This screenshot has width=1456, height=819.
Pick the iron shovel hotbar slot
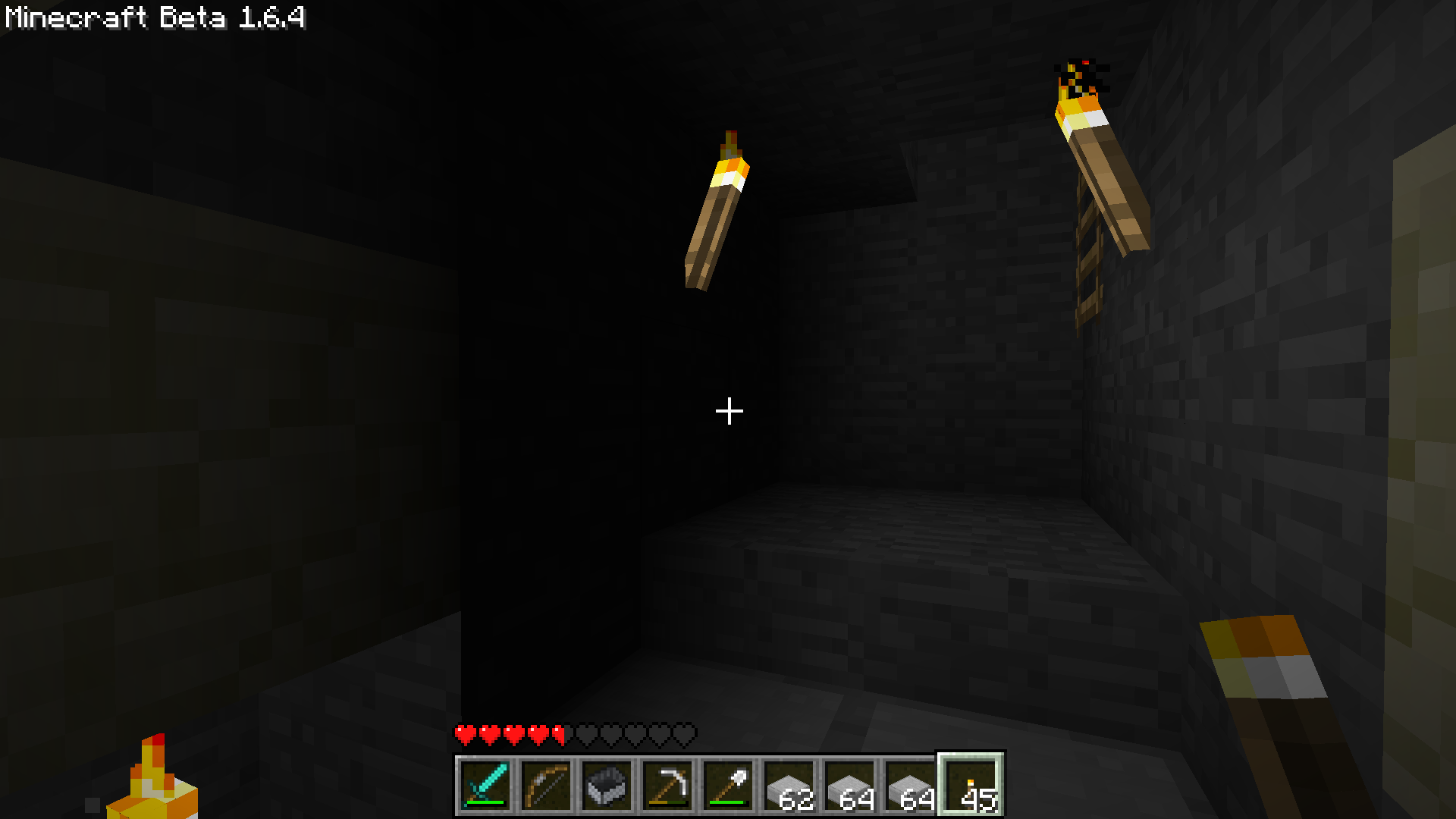pos(728,785)
